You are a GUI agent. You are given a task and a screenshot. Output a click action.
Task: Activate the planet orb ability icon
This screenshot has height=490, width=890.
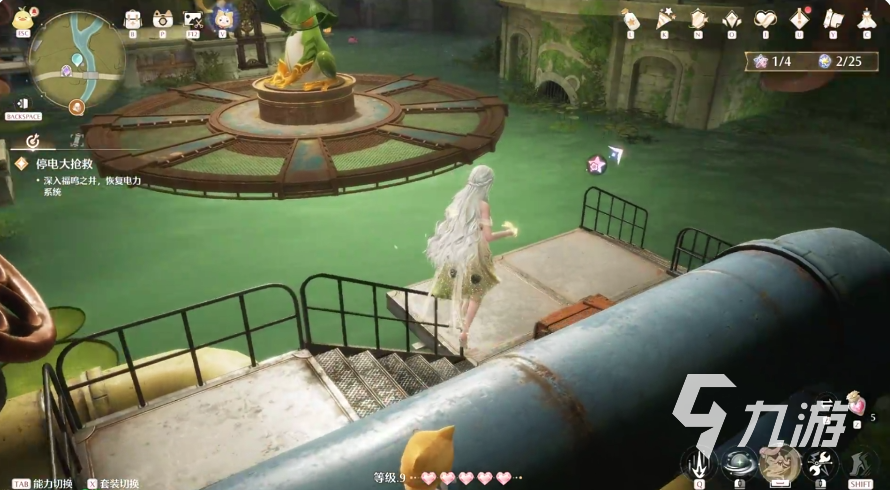click(738, 462)
